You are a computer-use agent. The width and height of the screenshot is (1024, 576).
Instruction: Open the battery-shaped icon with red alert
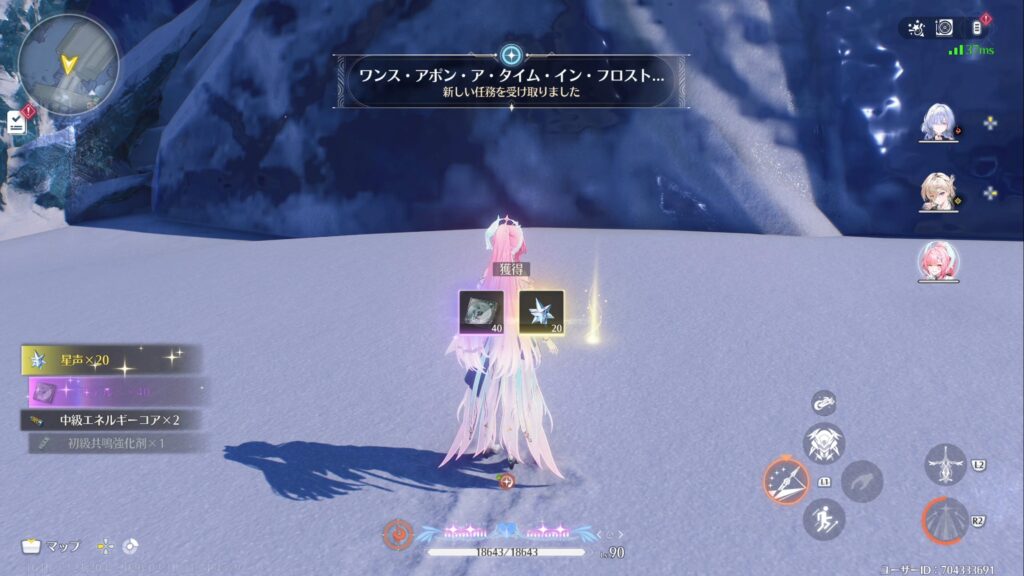[977, 29]
